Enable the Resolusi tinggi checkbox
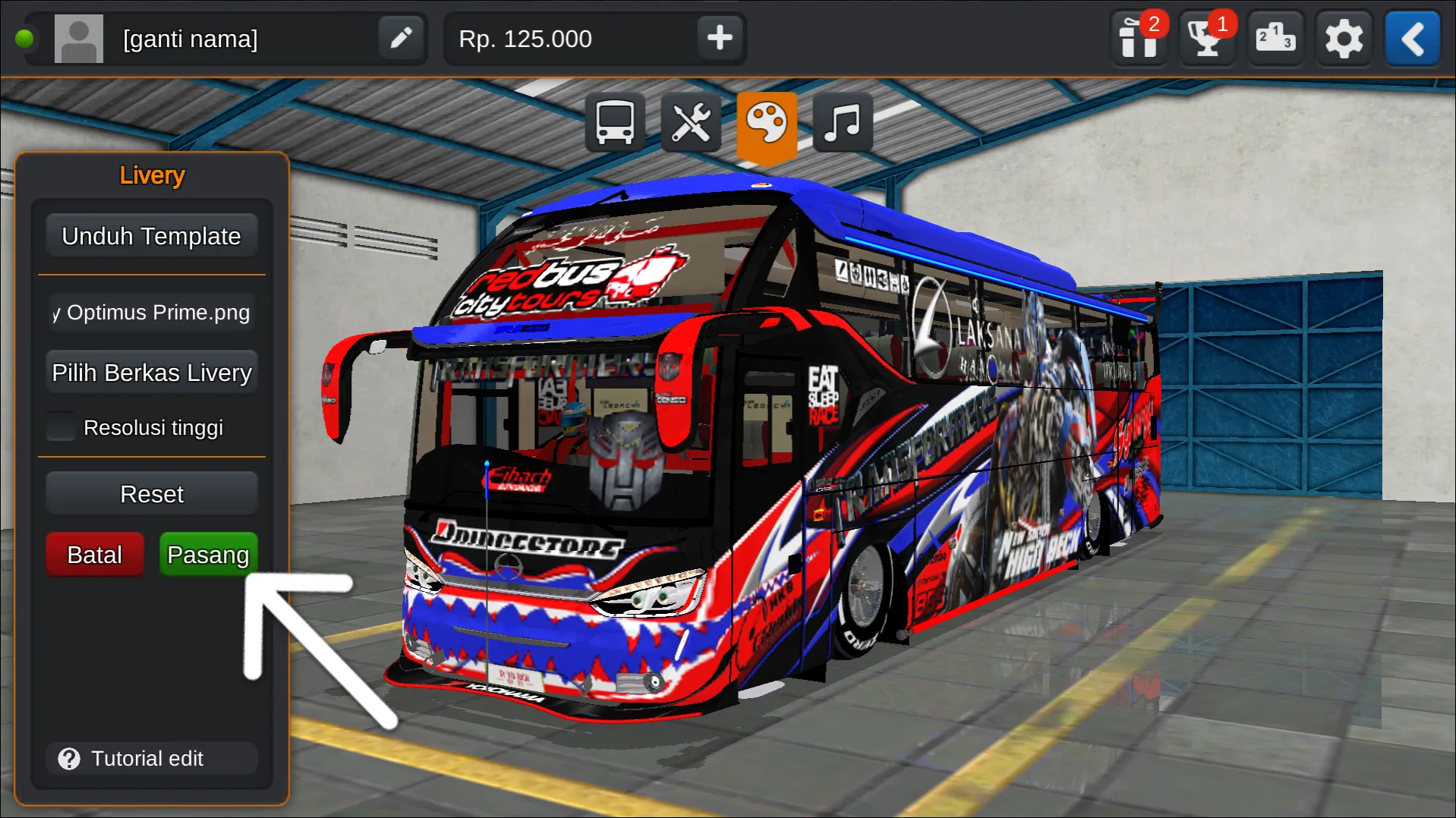The width and height of the screenshot is (1456, 818). pos(60,426)
